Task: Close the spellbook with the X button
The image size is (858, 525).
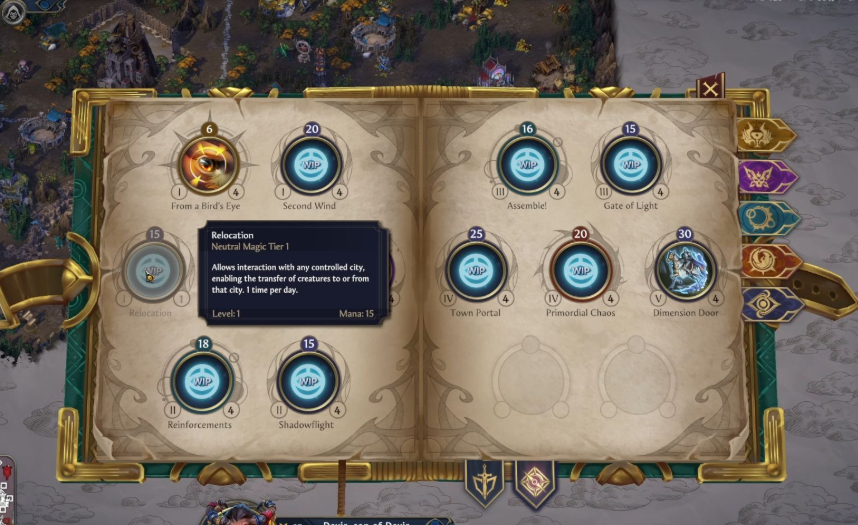Action: 710,89
